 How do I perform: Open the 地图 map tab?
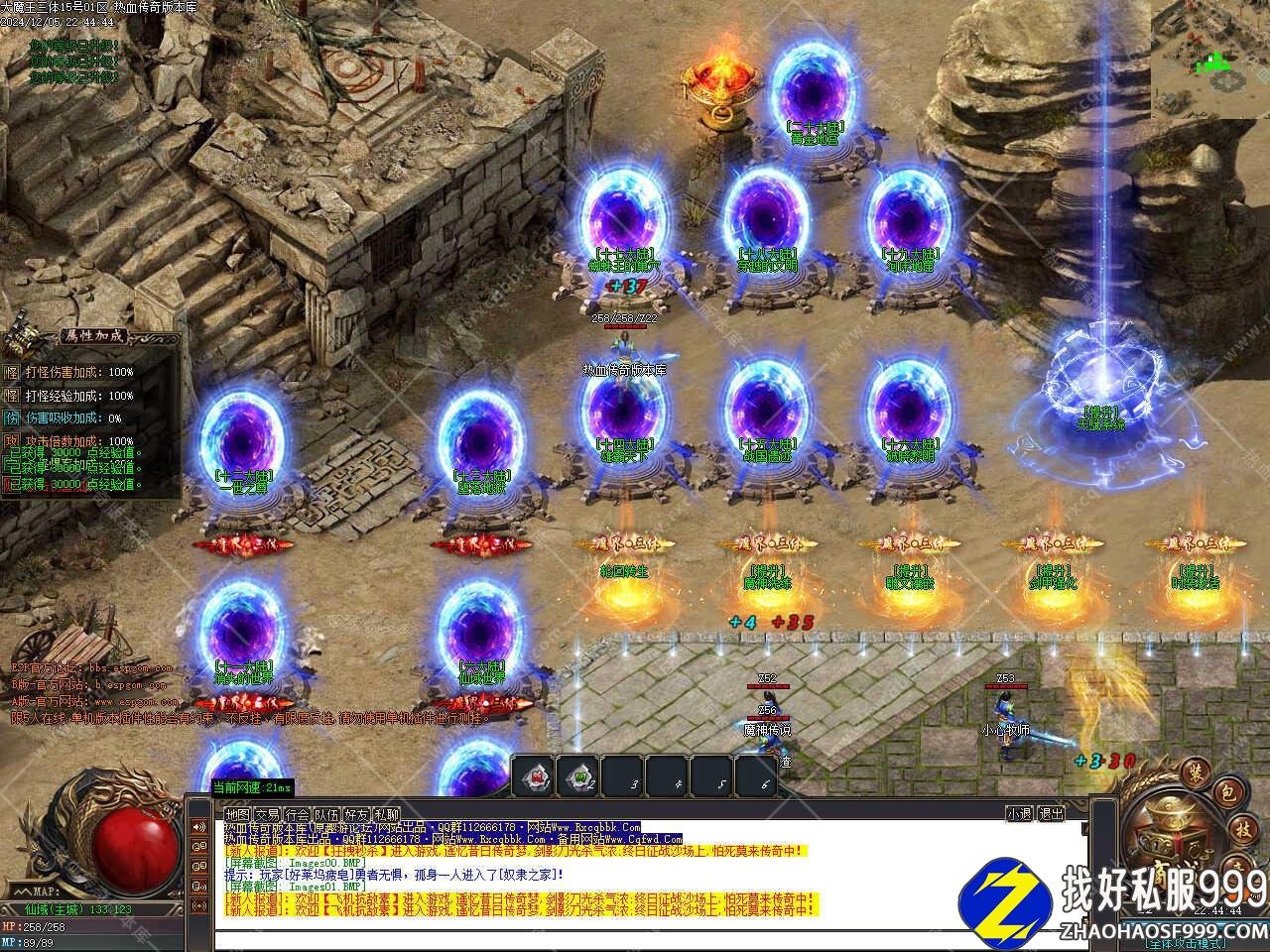coord(236,813)
